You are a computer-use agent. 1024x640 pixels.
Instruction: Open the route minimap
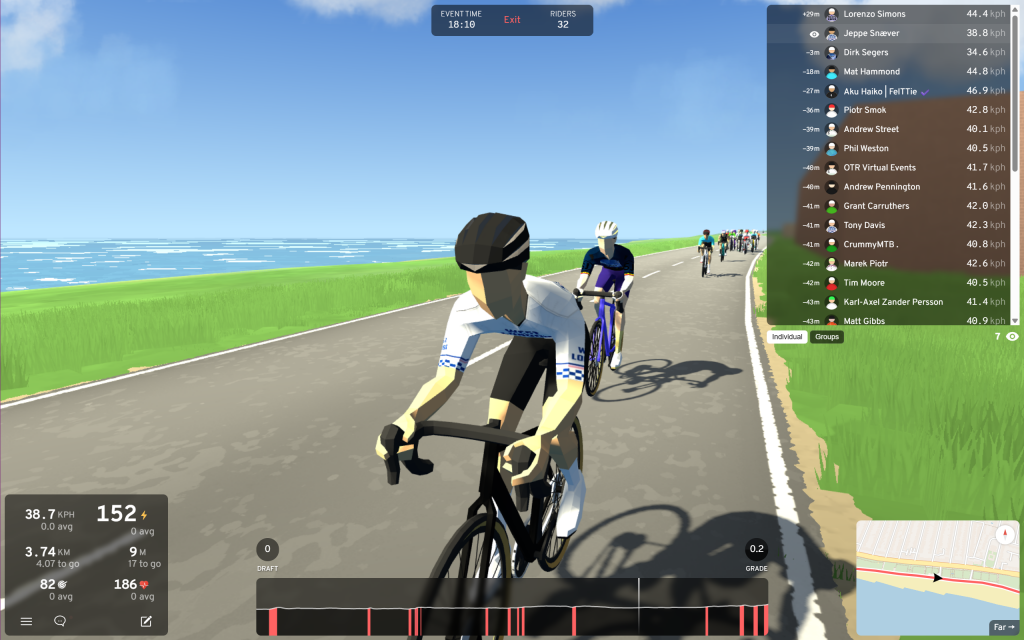coord(930,572)
